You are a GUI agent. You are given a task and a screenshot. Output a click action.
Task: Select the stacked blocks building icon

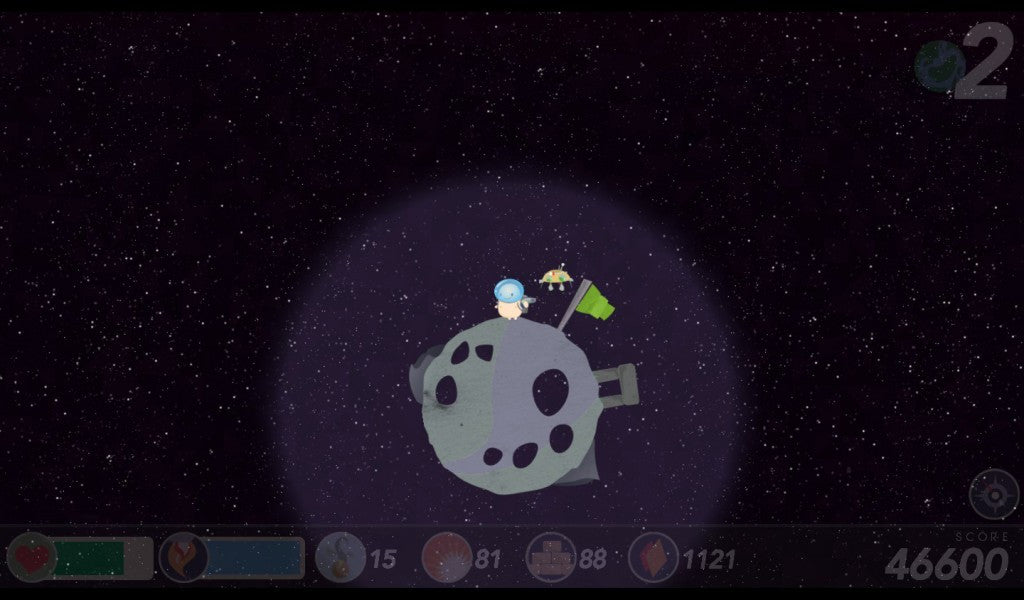[x=551, y=557]
